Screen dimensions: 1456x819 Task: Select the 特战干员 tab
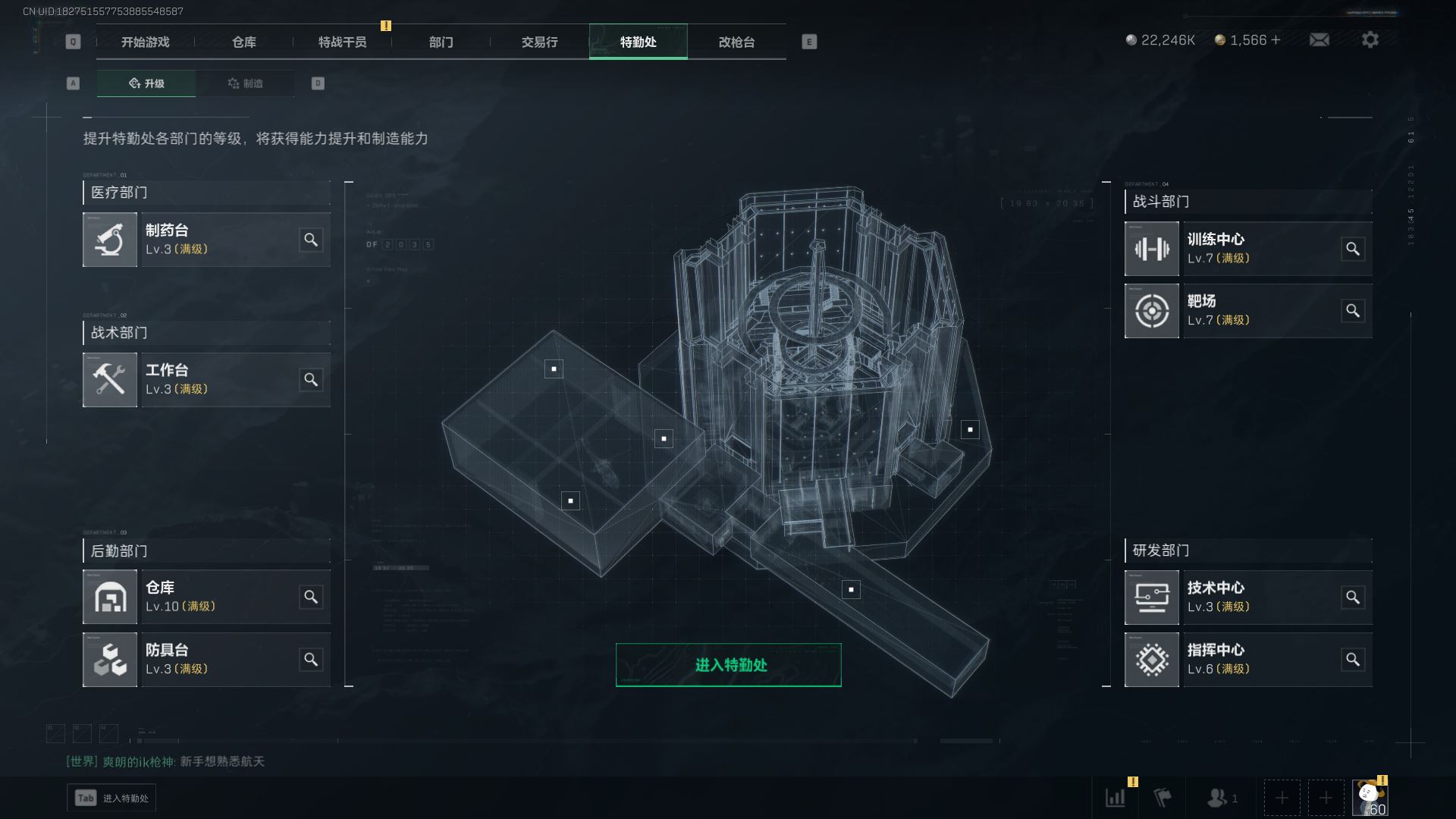(342, 42)
